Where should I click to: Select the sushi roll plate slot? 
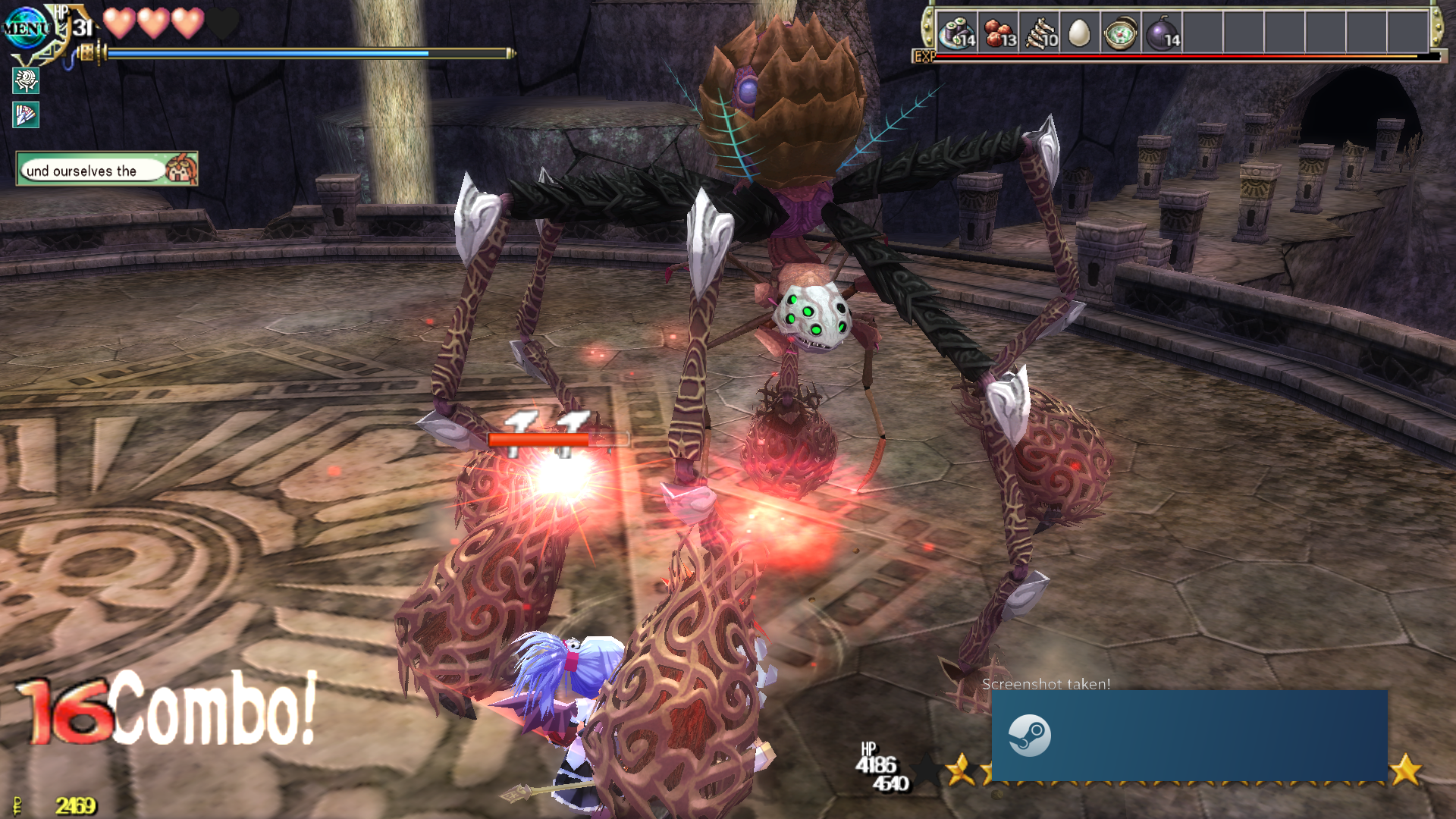point(957,33)
